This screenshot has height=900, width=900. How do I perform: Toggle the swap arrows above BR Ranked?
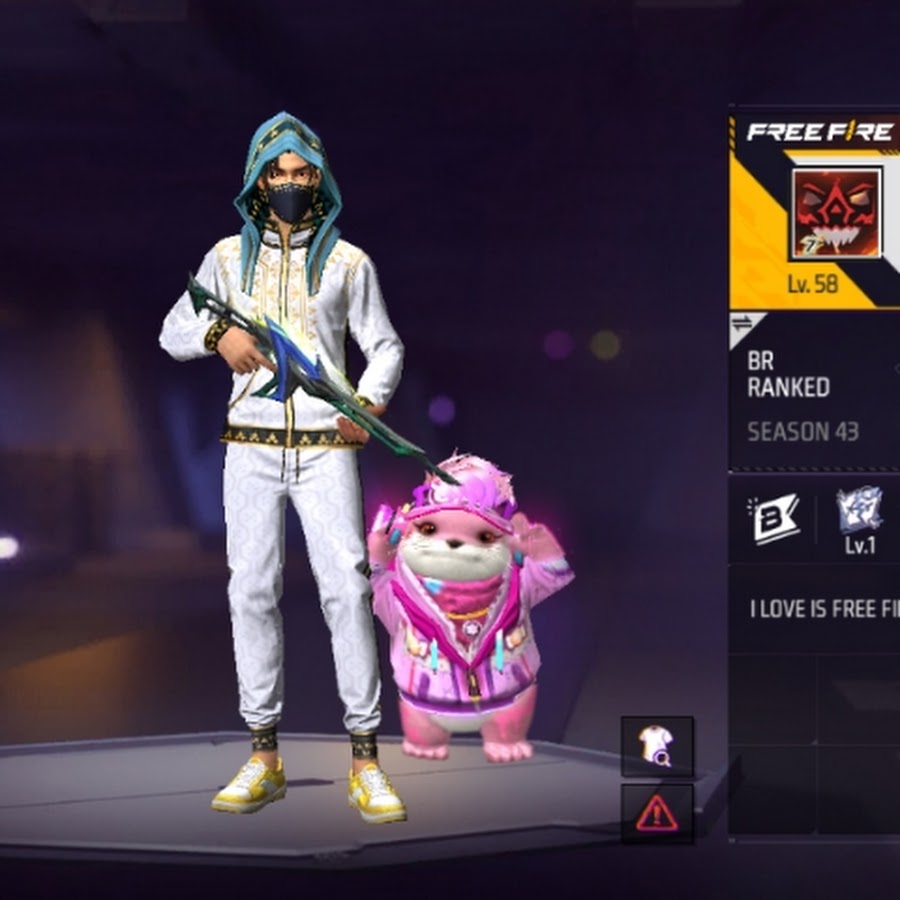pos(743,324)
